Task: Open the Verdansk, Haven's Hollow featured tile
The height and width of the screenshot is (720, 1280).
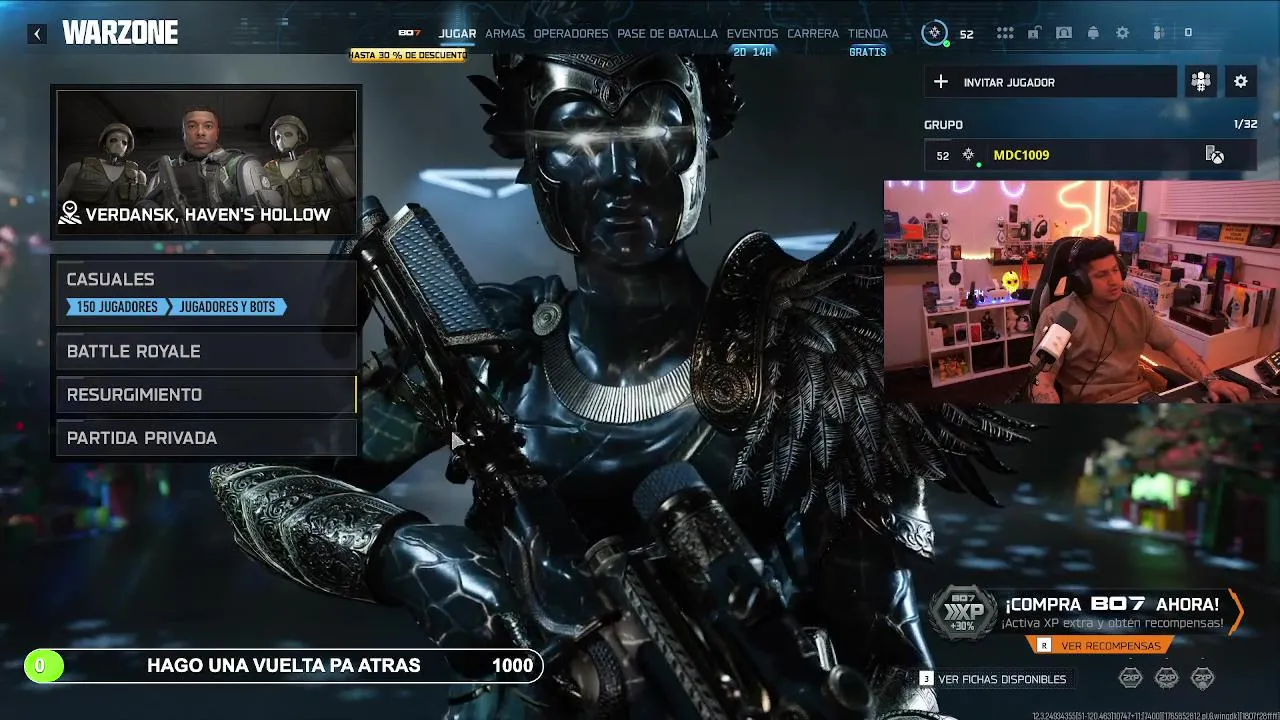Action: (x=206, y=164)
